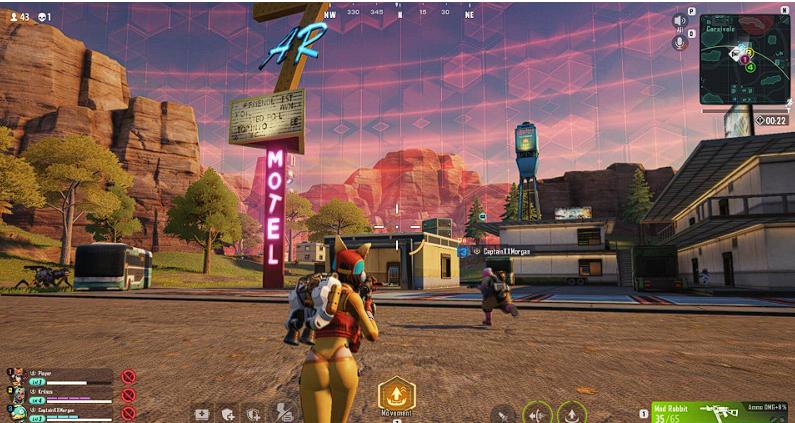The width and height of the screenshot is (795, 423).
Task: Toggle the speaker sound icon
Action: click(x=681, y=20)
